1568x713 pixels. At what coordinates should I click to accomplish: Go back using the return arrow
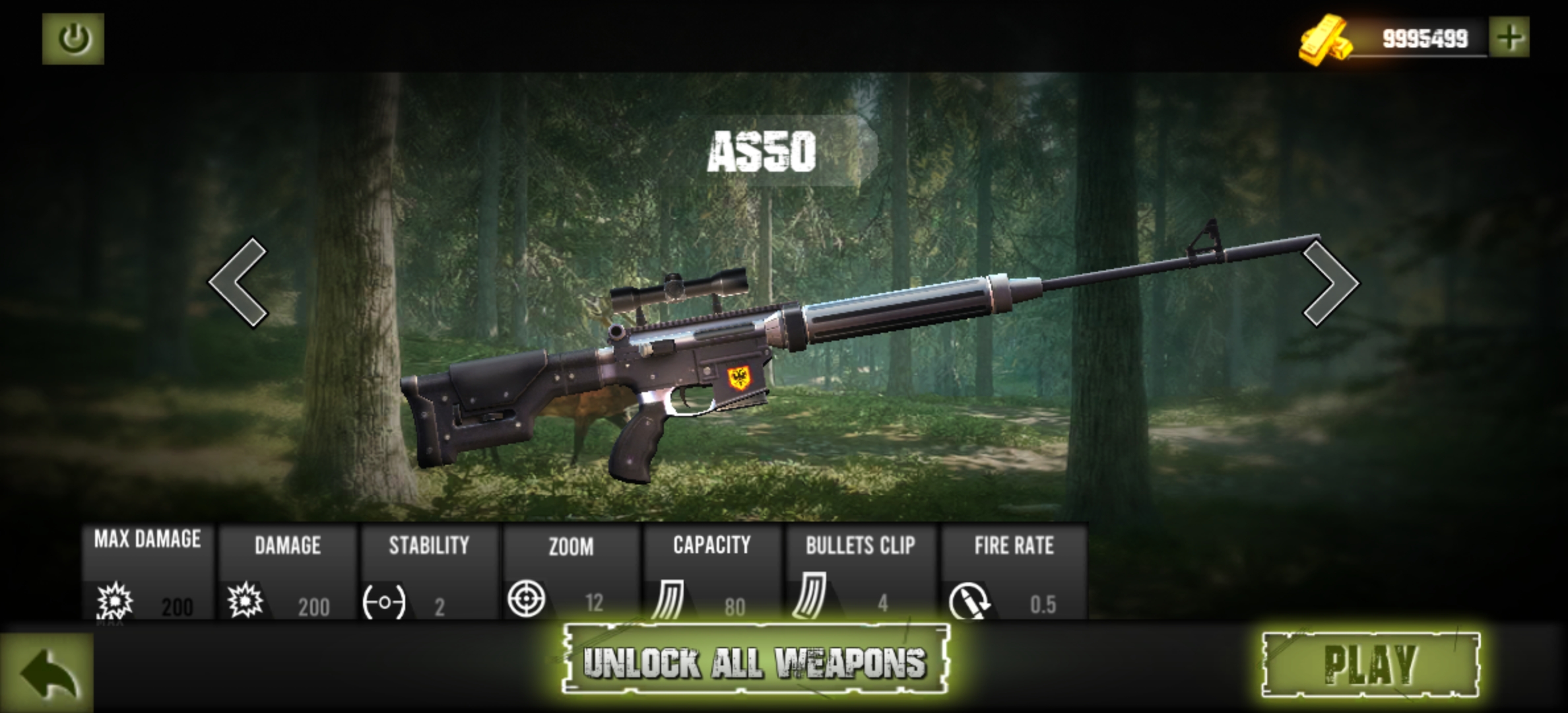(48, 673)
